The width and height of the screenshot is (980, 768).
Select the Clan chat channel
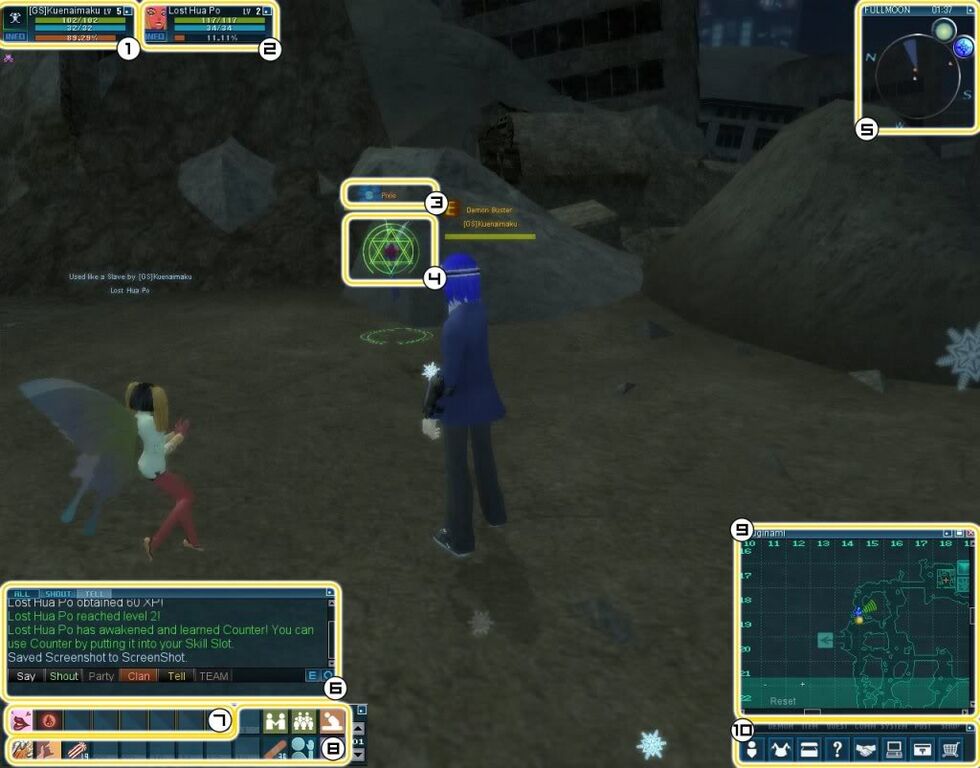point(139,676)
